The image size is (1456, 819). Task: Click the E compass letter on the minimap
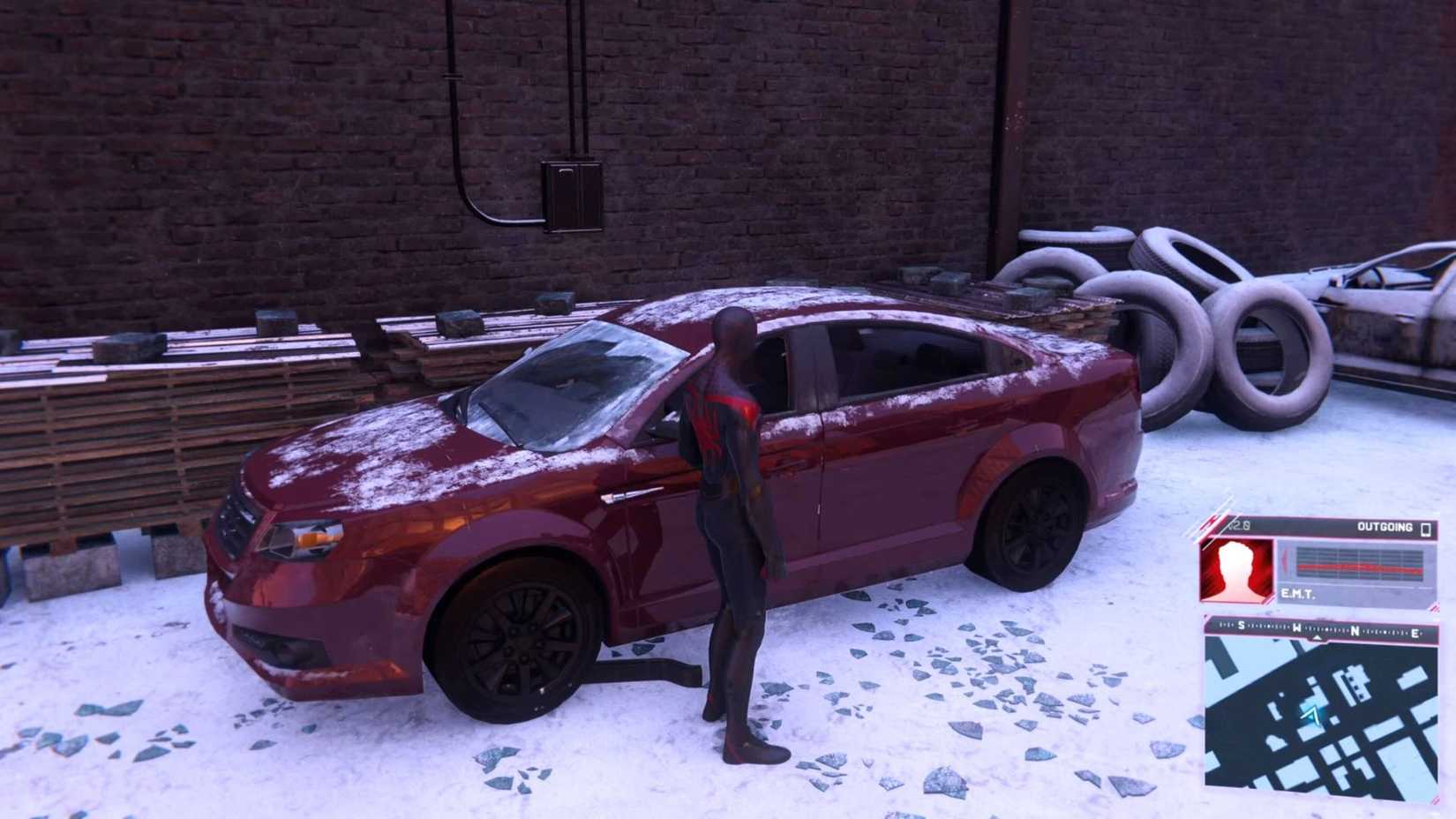point(1416,634)
